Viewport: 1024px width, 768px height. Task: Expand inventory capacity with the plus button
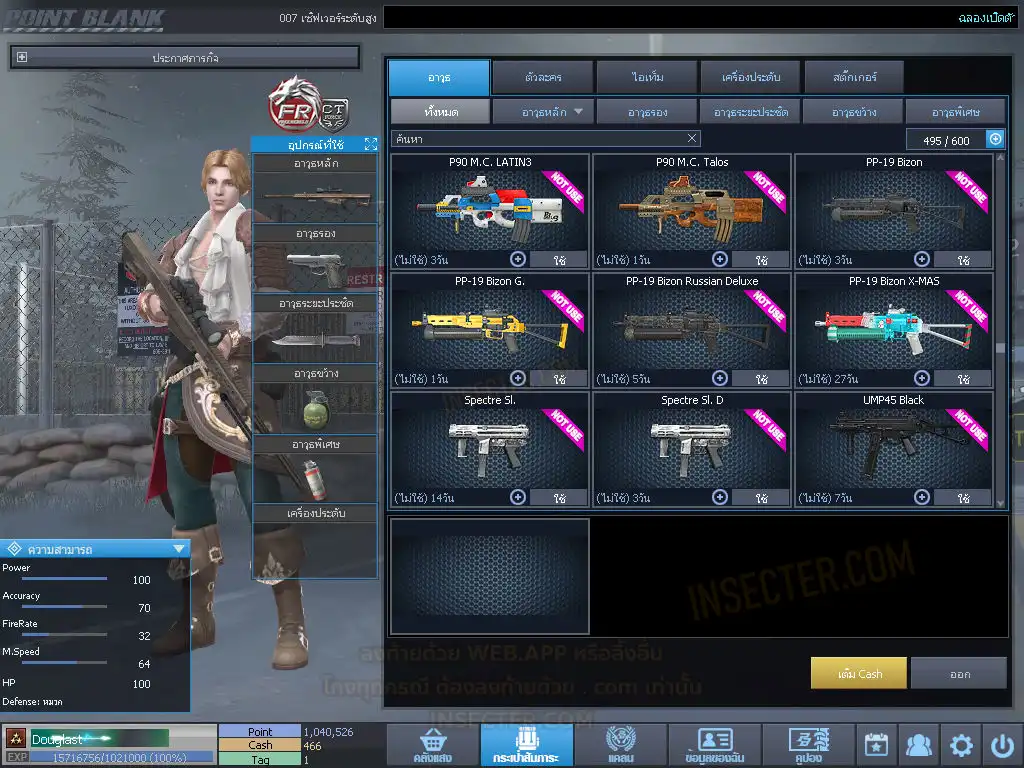(x=995, y=139)
